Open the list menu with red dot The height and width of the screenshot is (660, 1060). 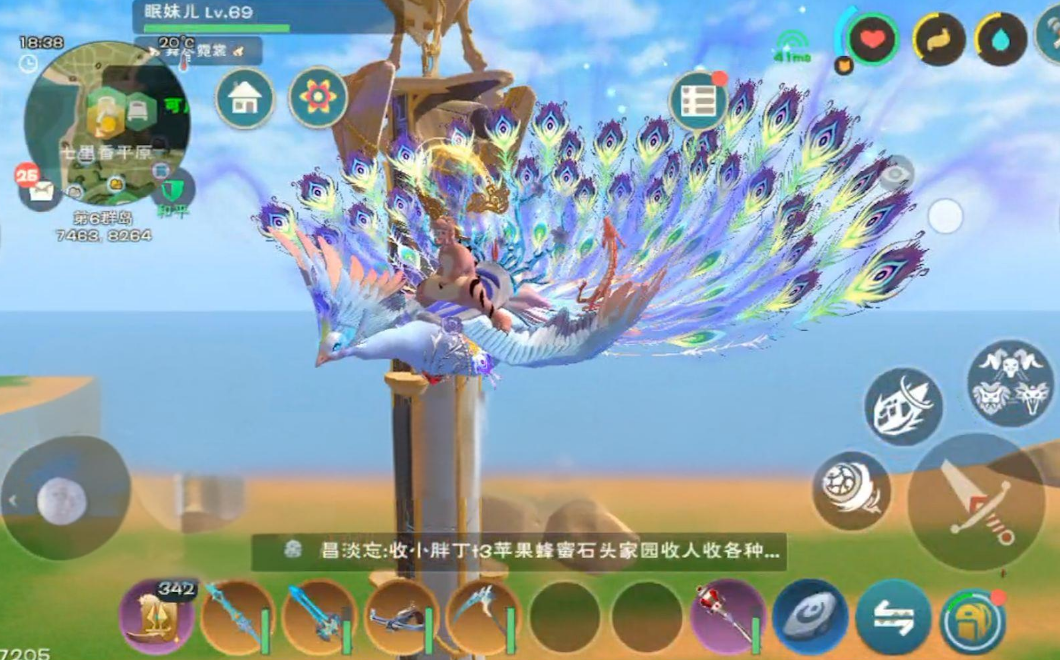coord(698,101)
